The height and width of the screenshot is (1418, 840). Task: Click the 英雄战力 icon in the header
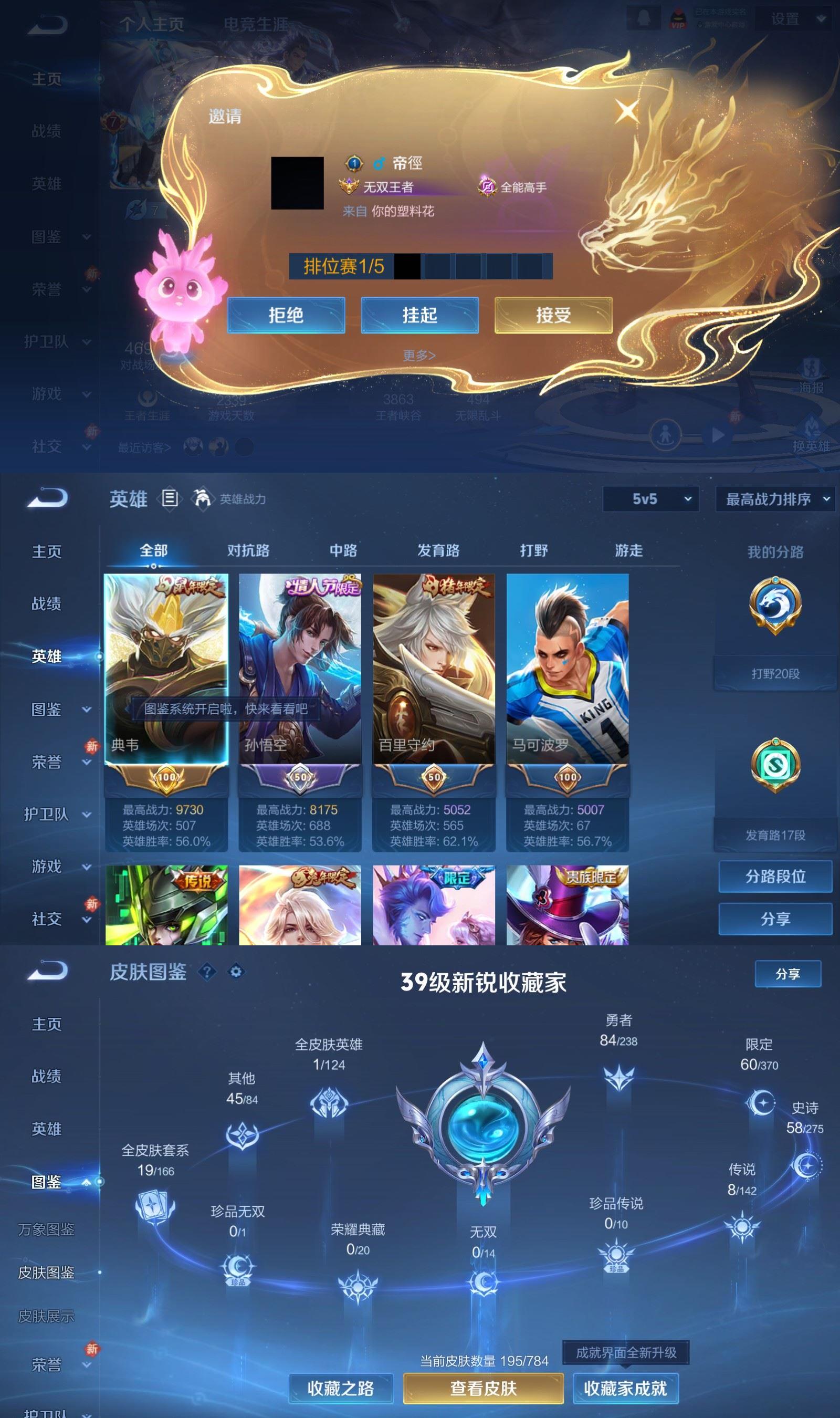(x=202, y=498)
